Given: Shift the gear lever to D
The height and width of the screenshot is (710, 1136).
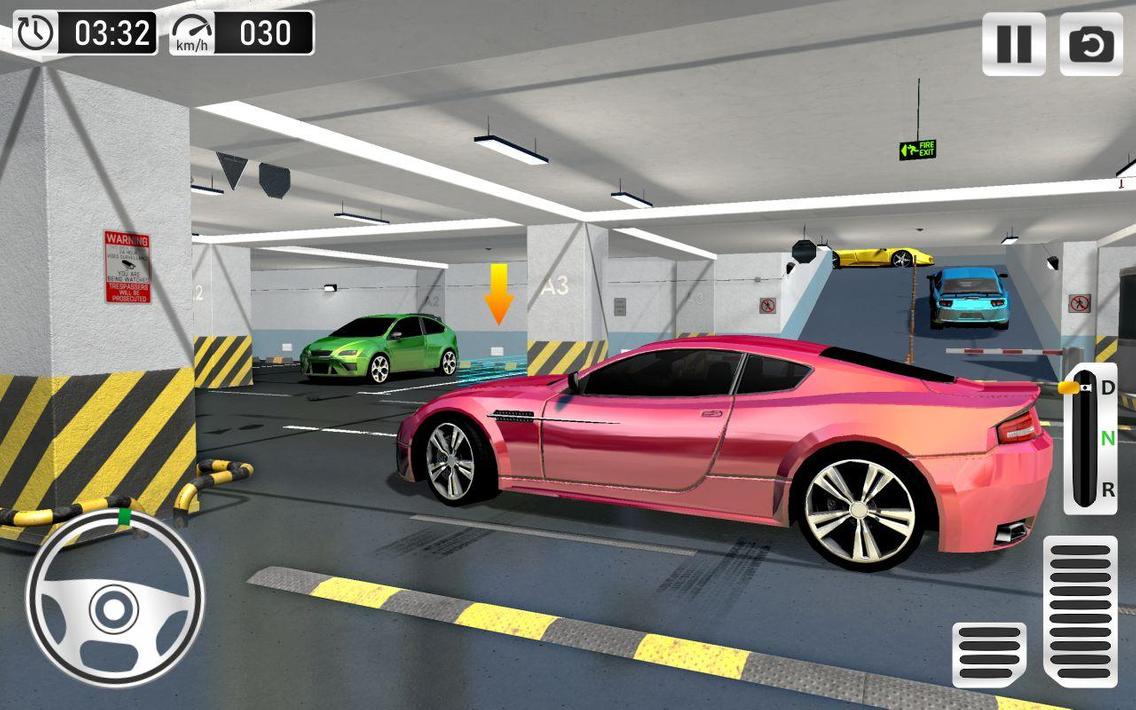Looking at the screenshot, I should click(1107, 387).
